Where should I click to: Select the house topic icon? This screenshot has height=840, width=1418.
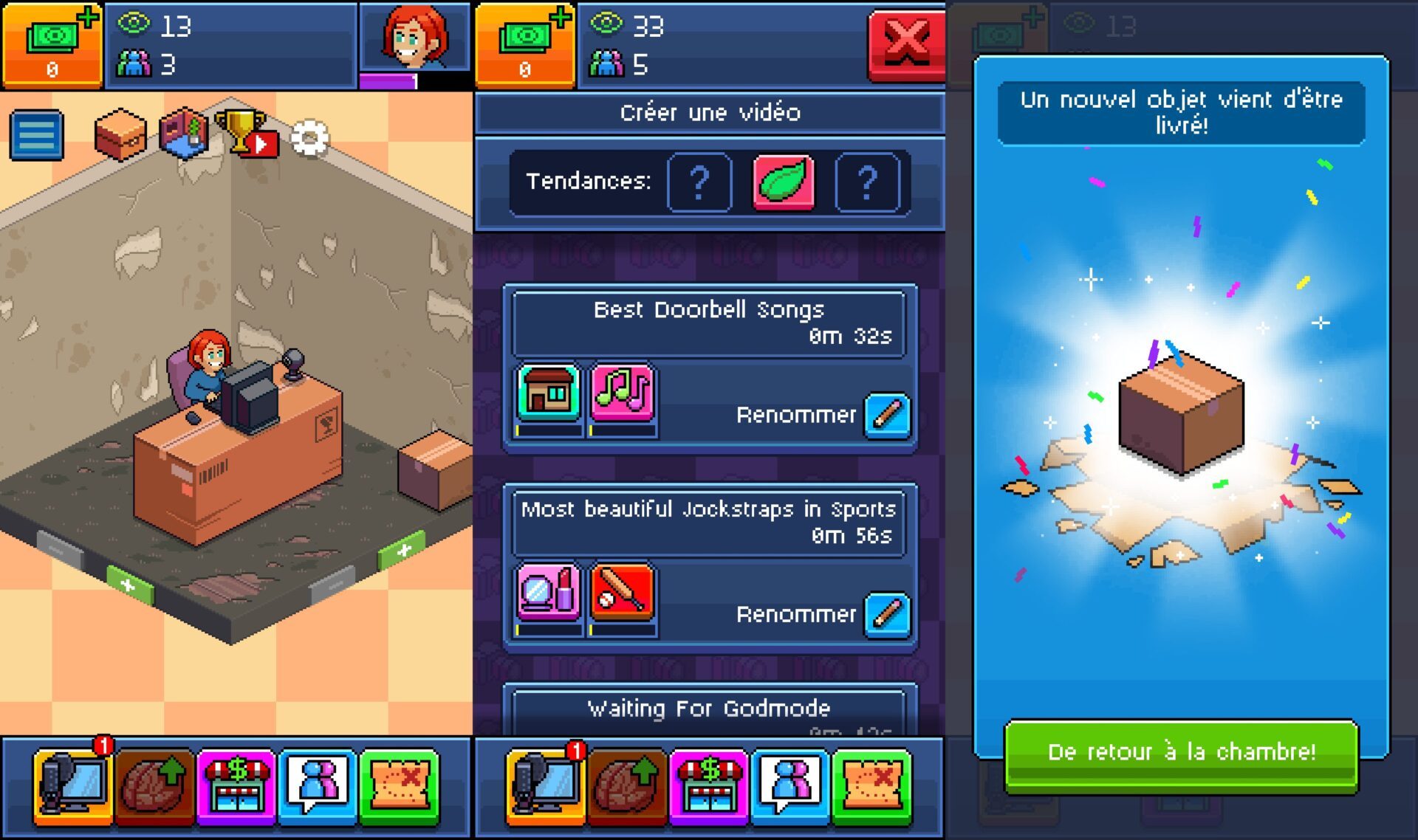pyautogui.click(x=548, y=393)
